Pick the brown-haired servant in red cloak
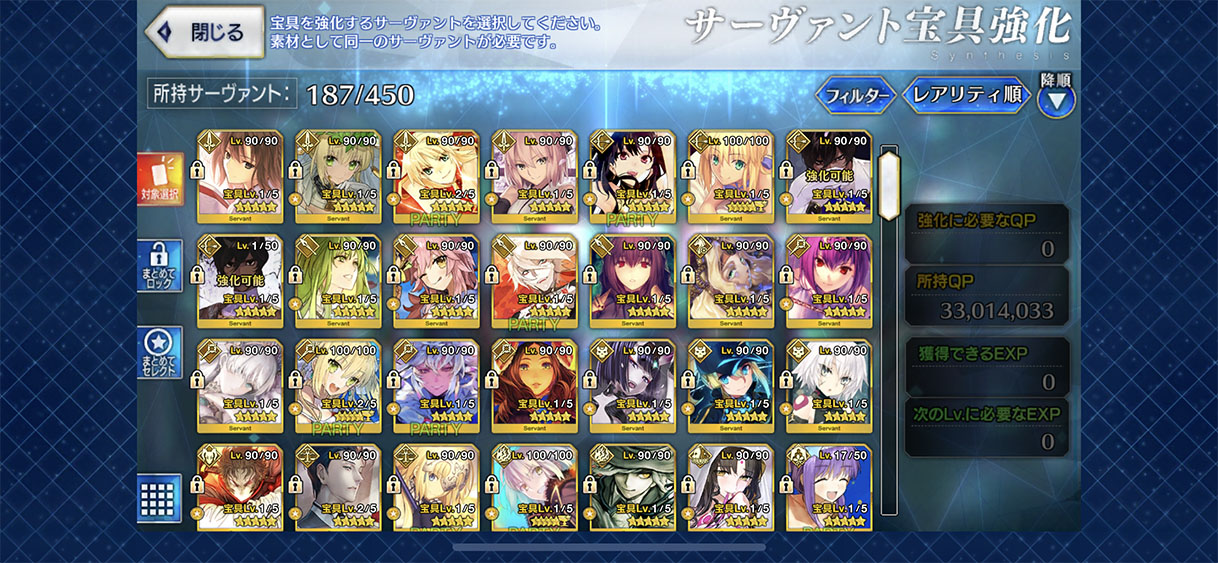This screenshot has height=563, width=1218. (x=239, y=487)
